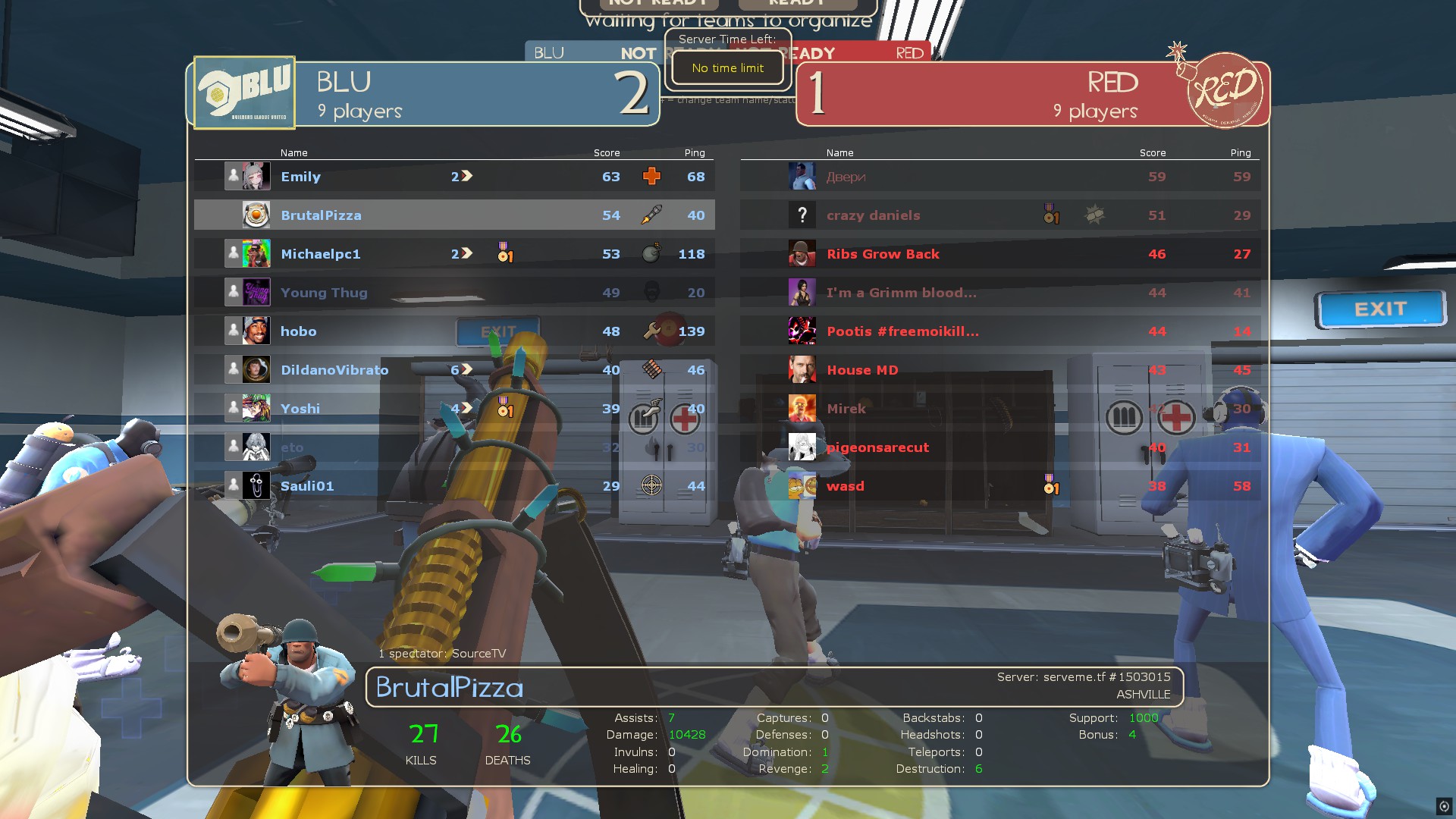Viewport: 1456px width, 819px height.
Task: Select Mirek in the RED player list
Action: pos(846,409)
